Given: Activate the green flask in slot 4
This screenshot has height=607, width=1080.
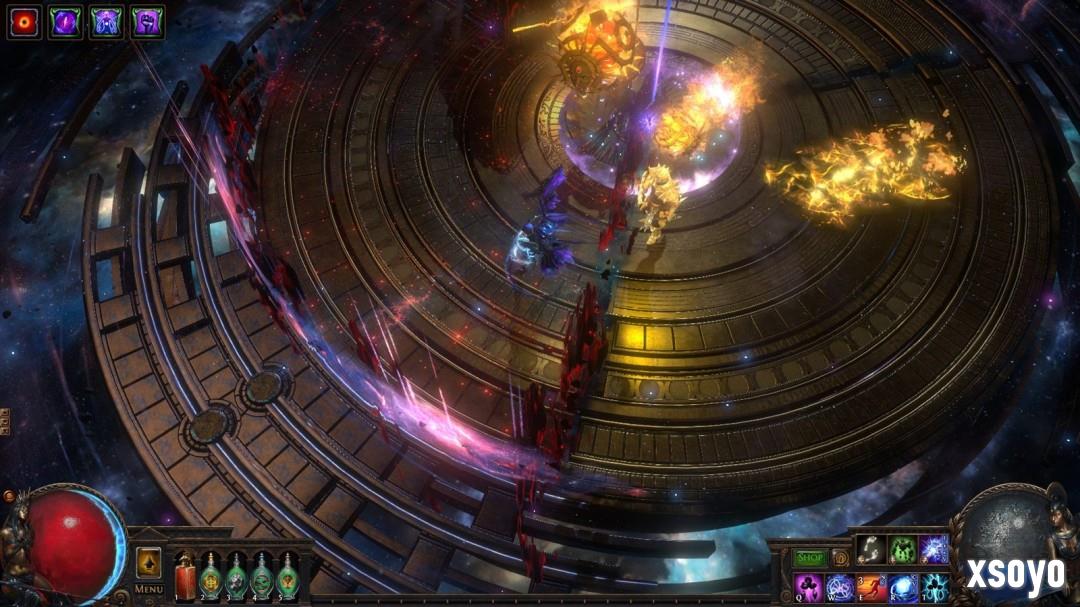Looking at the screenshot, I should point(261,576).
